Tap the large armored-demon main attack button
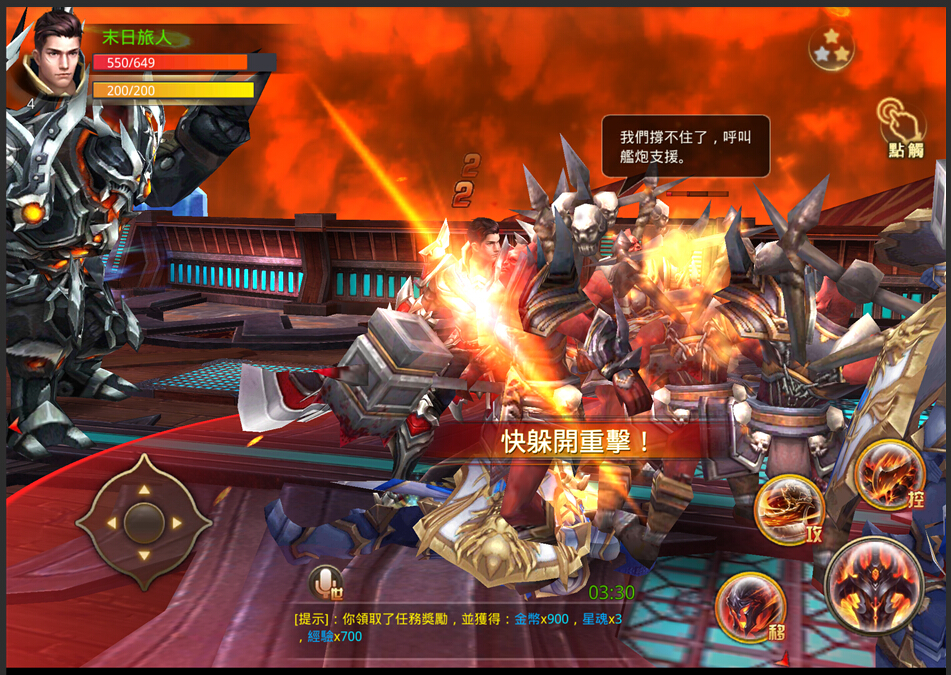Image resolution: width=951 pixels, height=675 pixels. (x=874, y=585)
